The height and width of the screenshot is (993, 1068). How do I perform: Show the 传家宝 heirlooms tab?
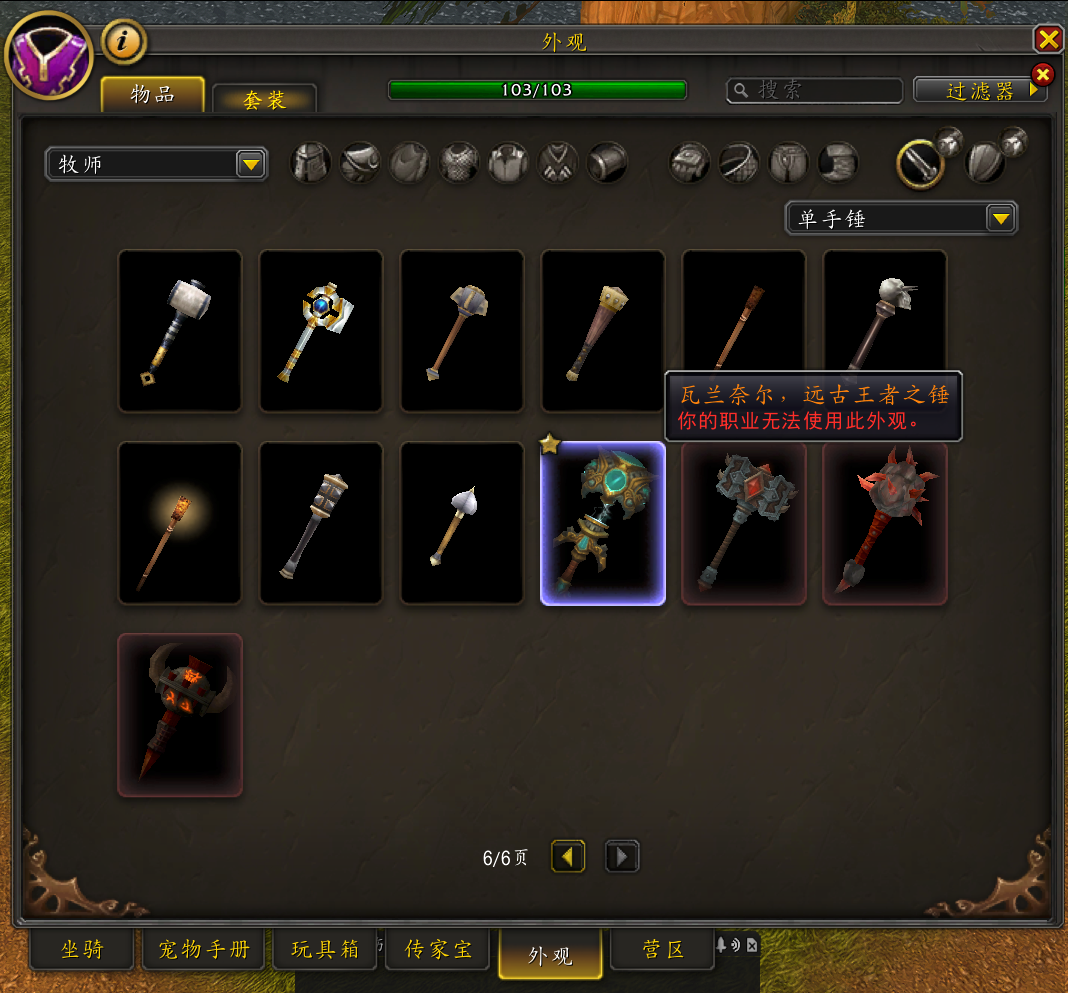pos(439,949)
